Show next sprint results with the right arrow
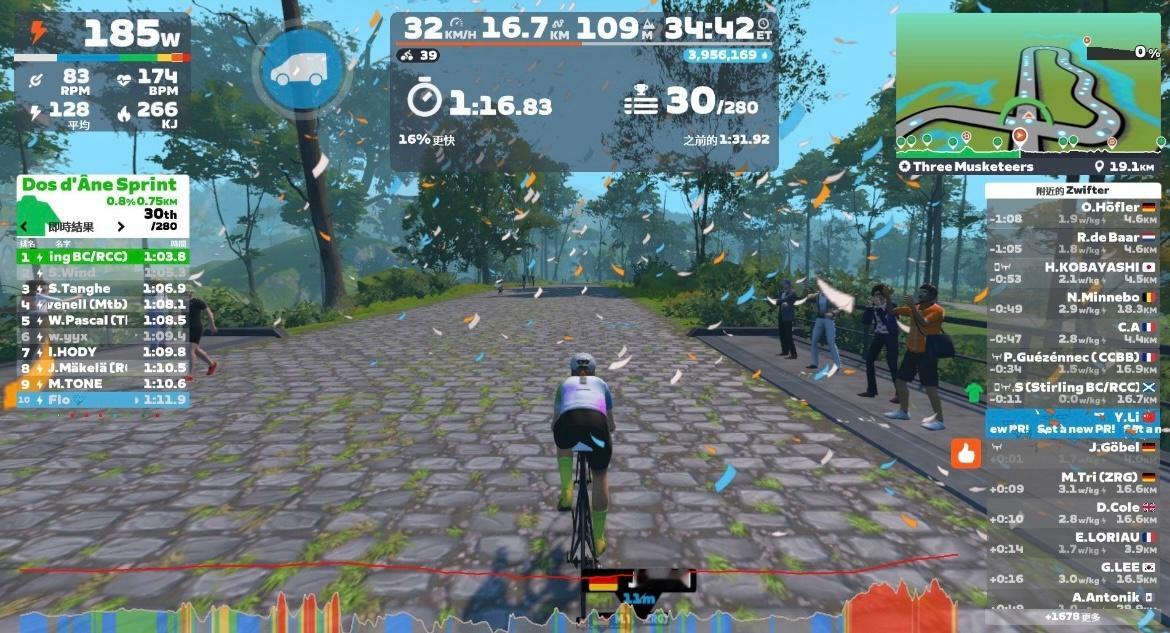This screenshot has height=633, width=1170. point(121,227)
